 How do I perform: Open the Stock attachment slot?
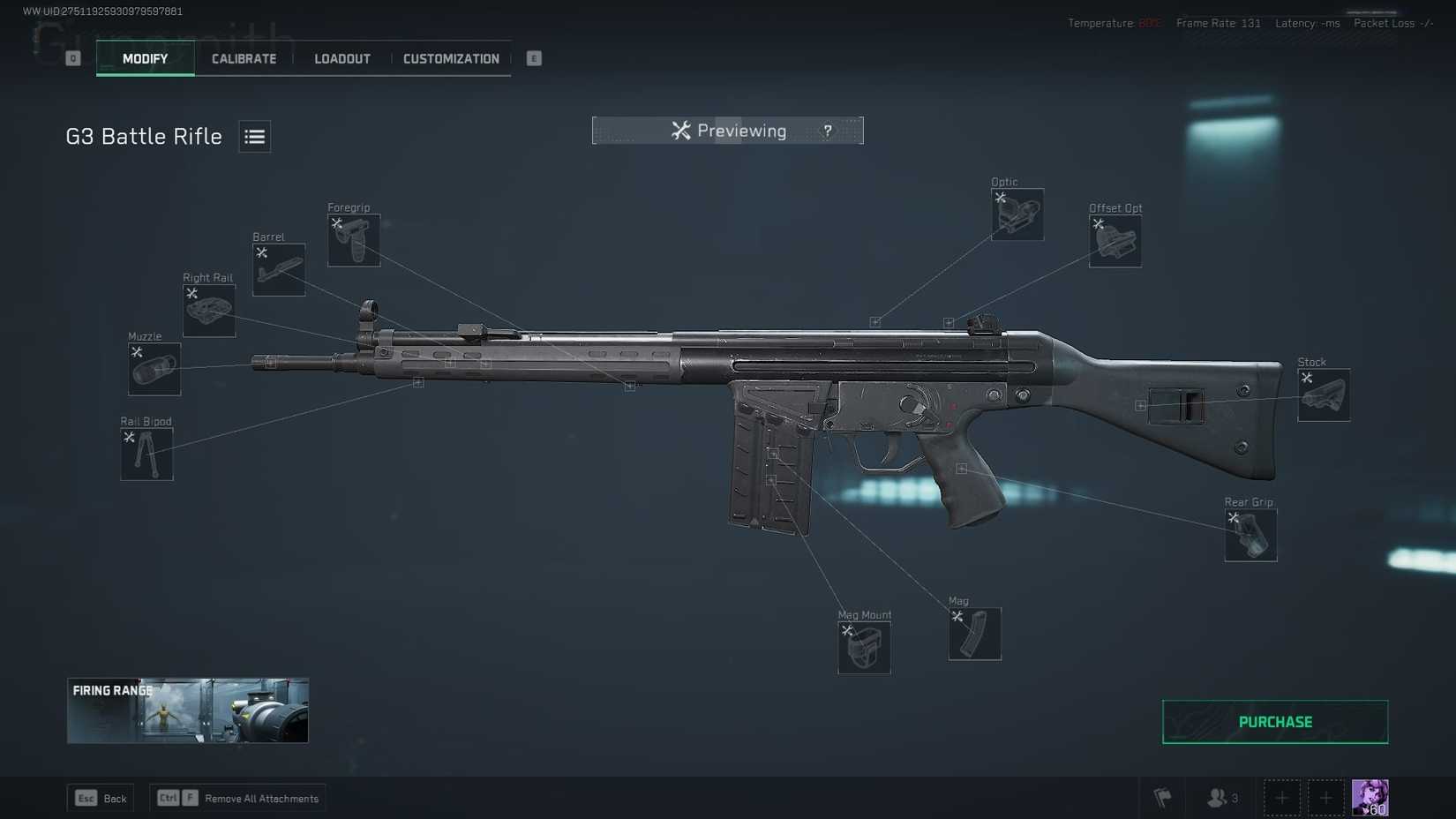tap(1324, 395)
